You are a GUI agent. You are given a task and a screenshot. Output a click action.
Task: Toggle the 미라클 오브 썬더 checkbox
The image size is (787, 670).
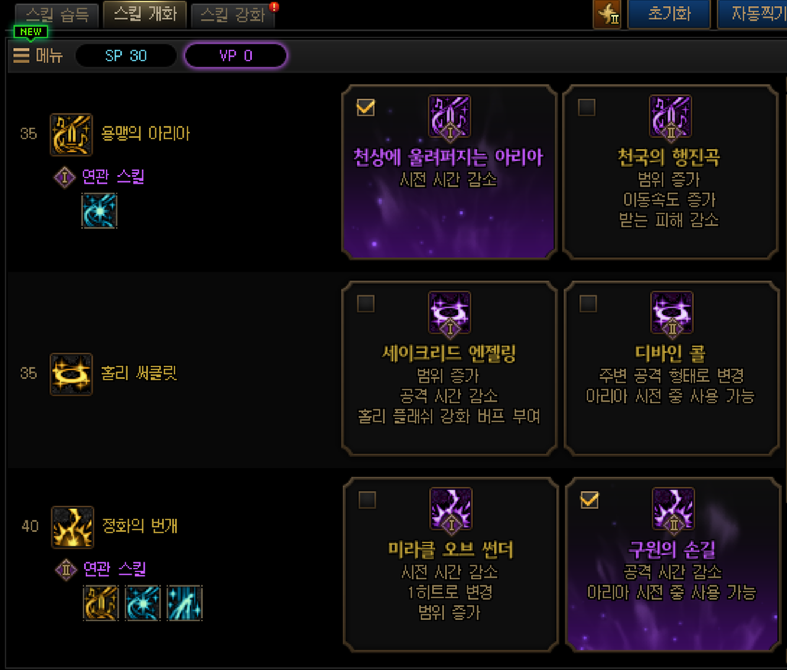pyautogui.click(x=367, y=499)
